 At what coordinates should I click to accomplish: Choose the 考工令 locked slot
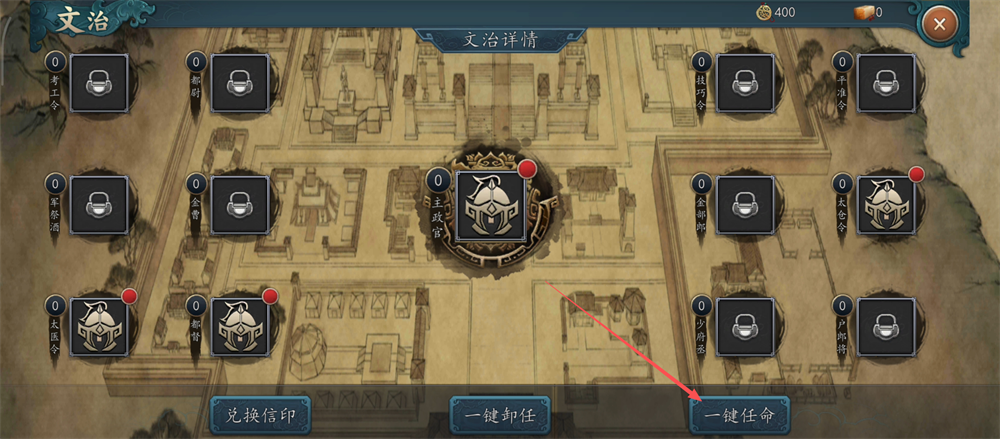click(99, 83)
